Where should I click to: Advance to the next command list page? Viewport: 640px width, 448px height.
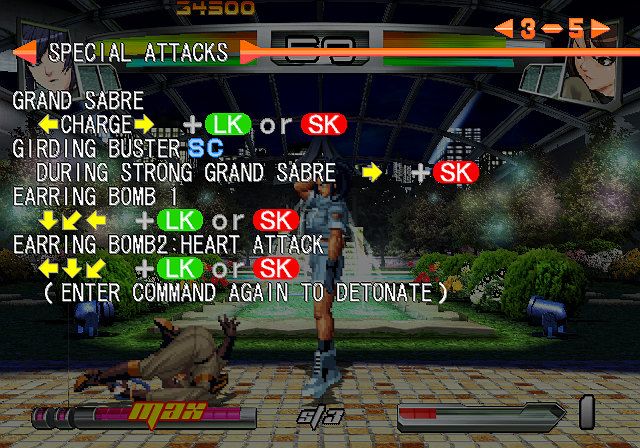pyautogui.click(x=598, y=29)
